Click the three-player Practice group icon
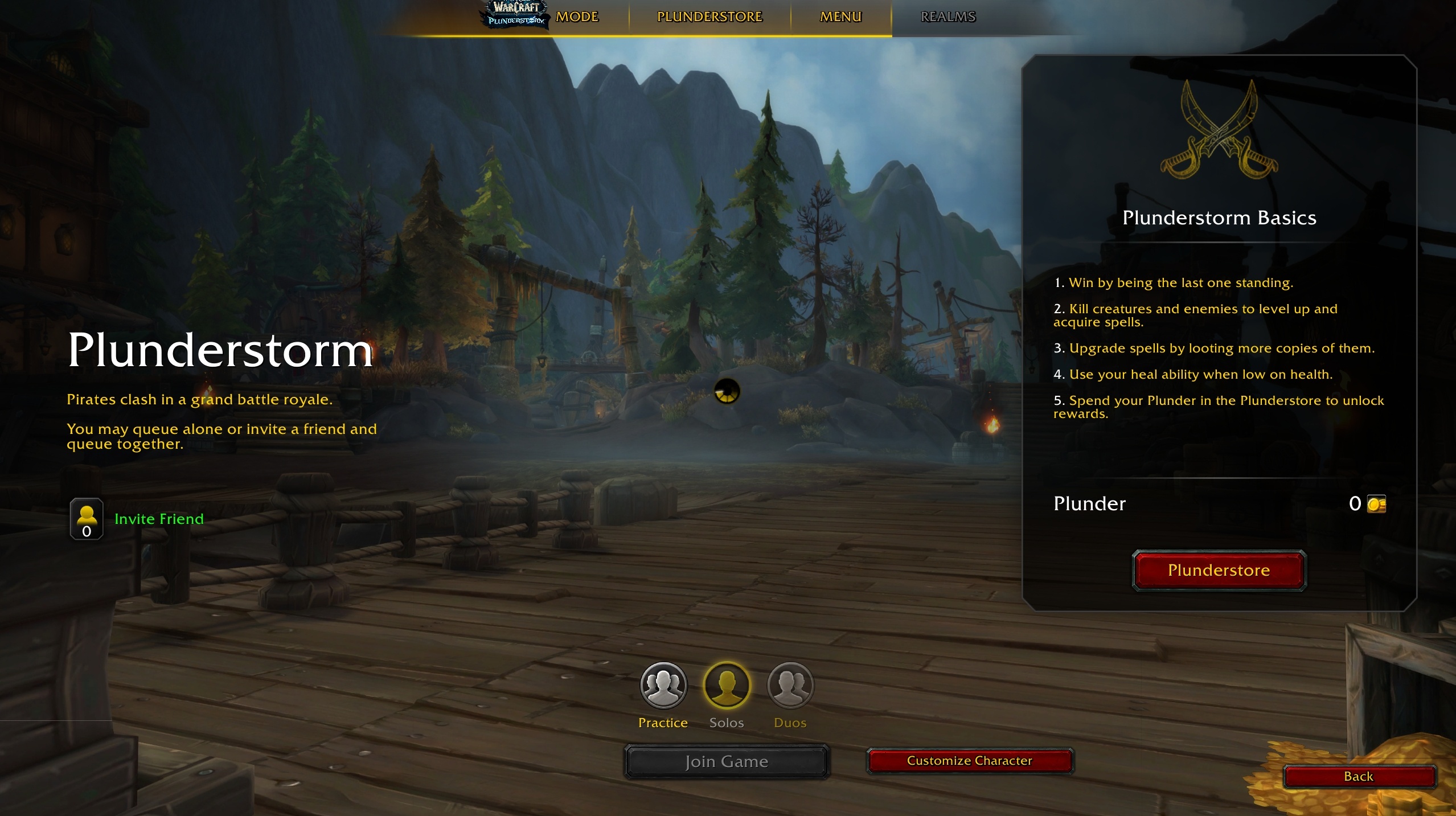This screenshot has width=1456, height=816. click(x=662, y=686)
